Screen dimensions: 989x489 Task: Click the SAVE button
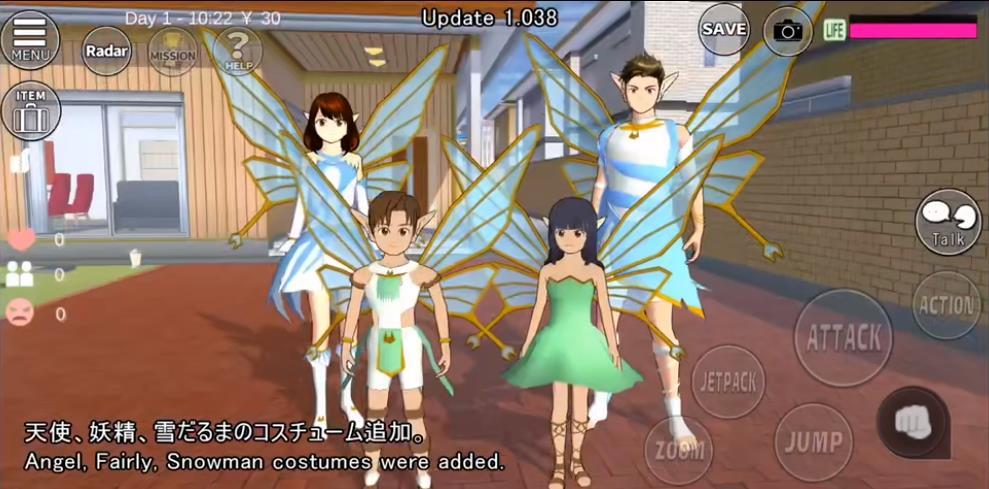[x=724, y=29]
